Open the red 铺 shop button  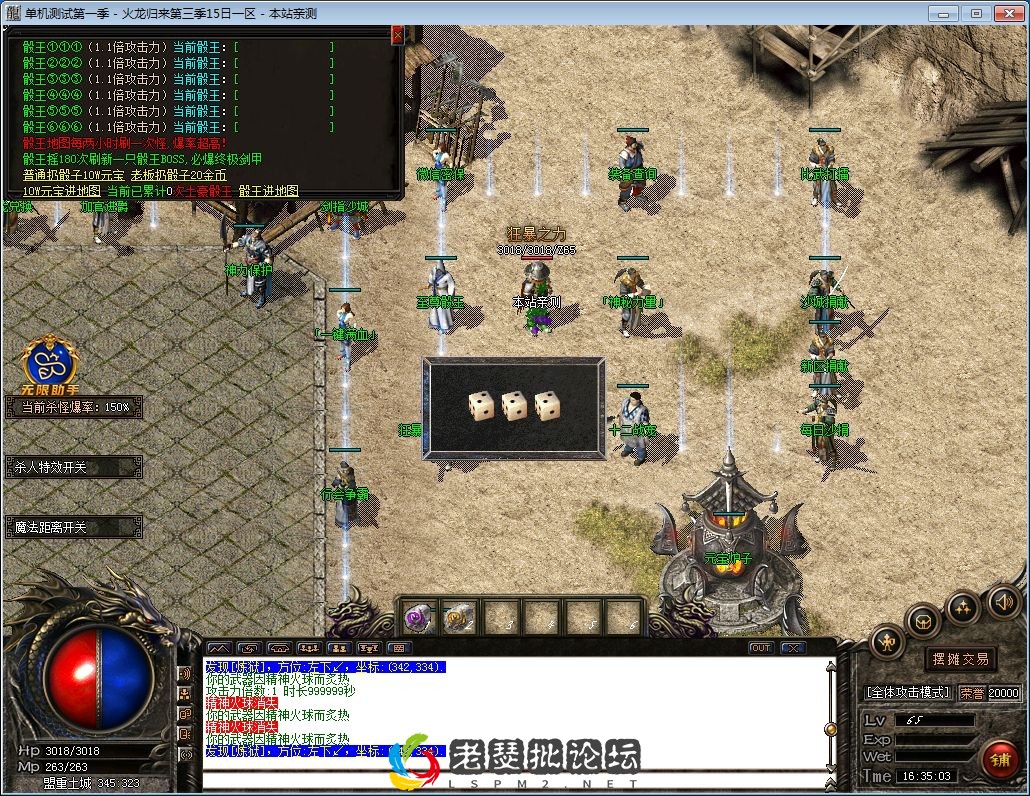[x=1000, y=760]
